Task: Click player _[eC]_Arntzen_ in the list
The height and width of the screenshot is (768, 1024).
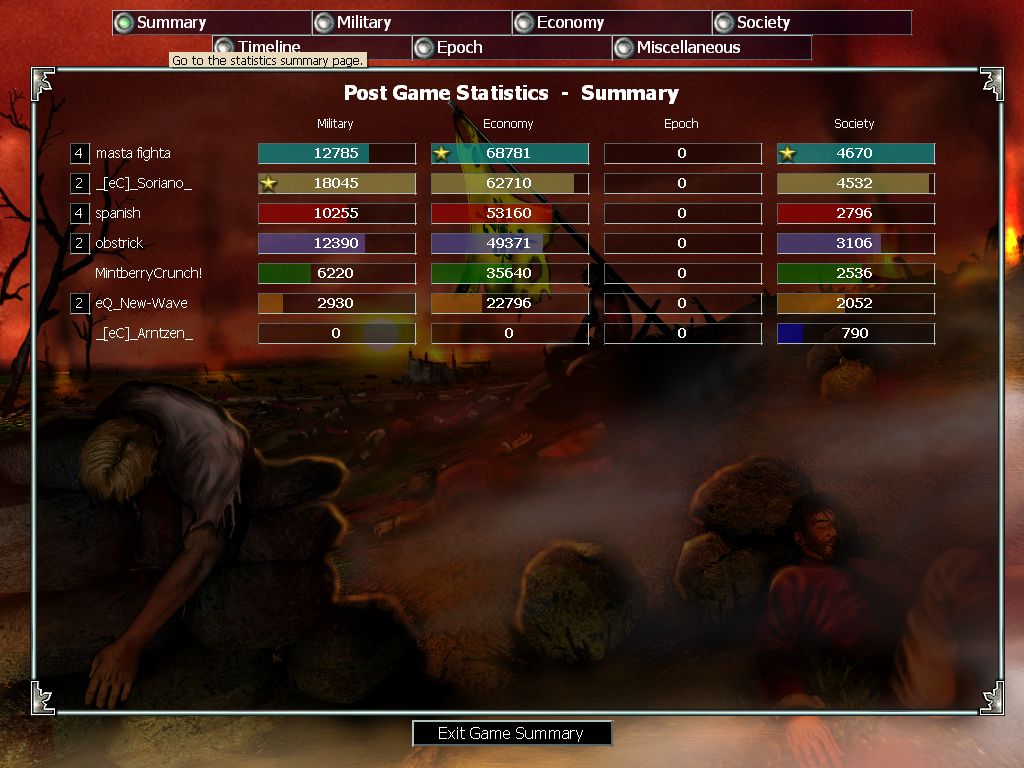Action: pos(144,333)
